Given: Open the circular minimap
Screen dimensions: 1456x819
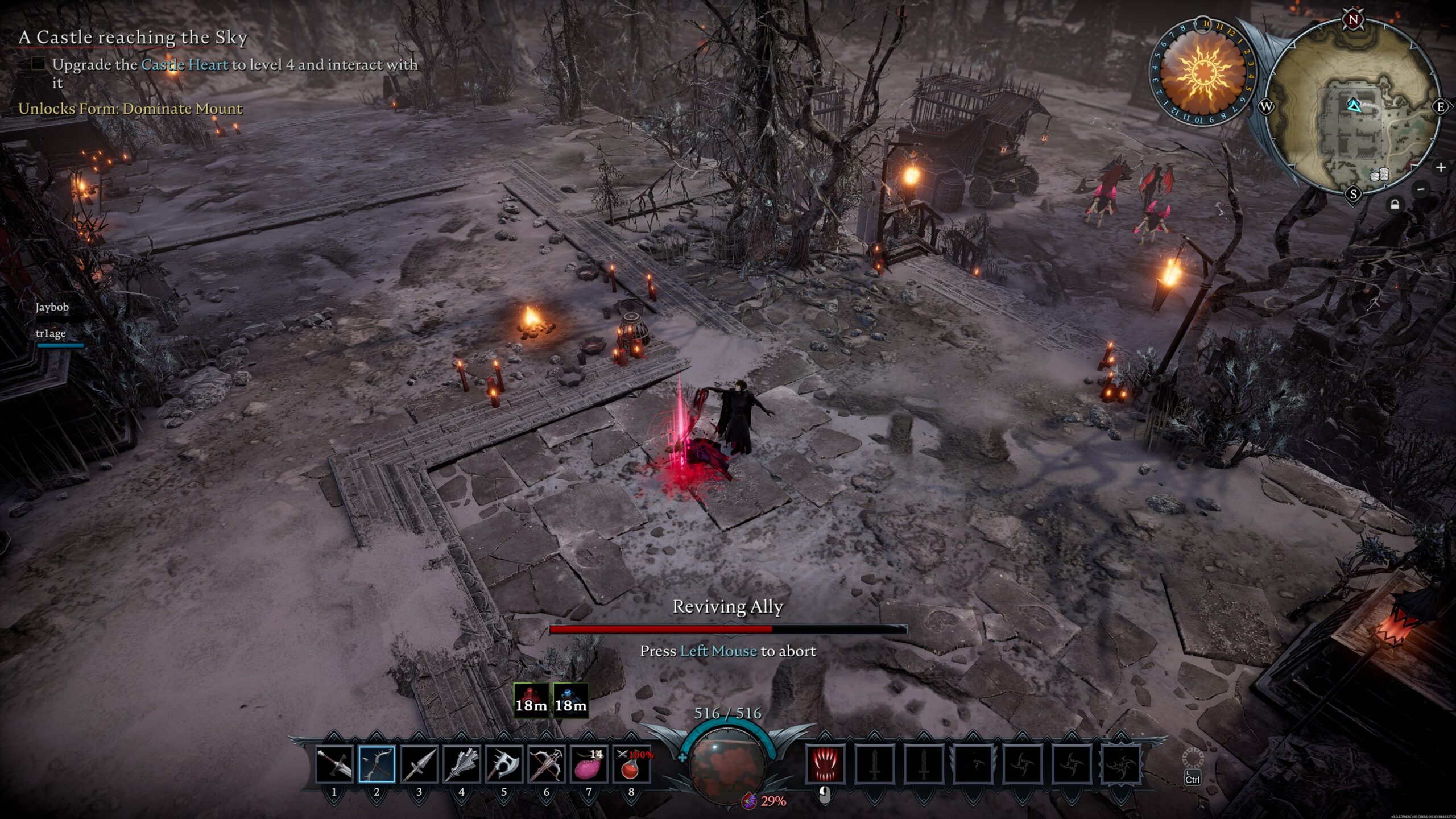Looking at the screenshot, I should click(x=1354, y=107).
